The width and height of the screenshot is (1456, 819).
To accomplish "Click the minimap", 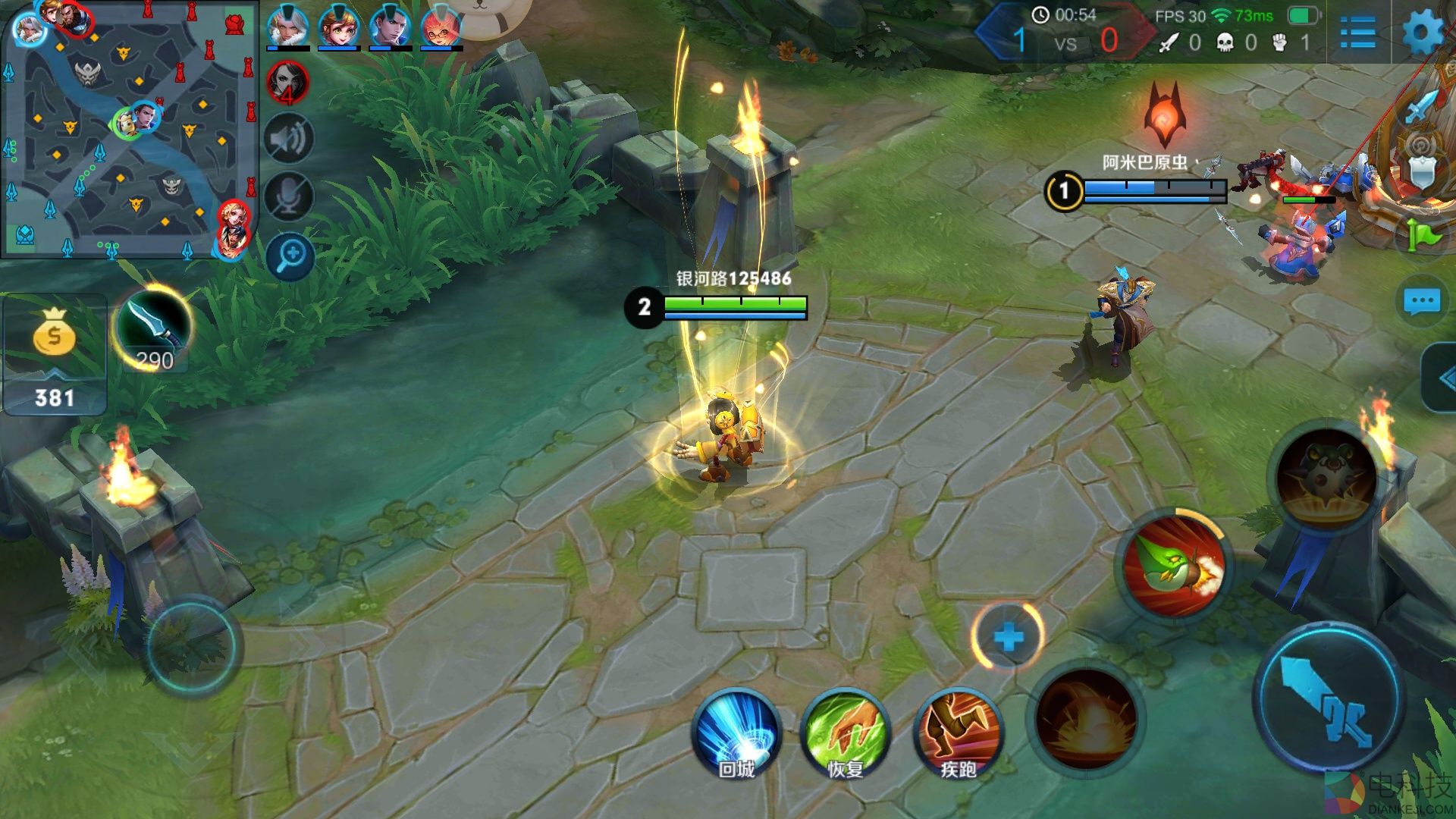I will 129,129.
